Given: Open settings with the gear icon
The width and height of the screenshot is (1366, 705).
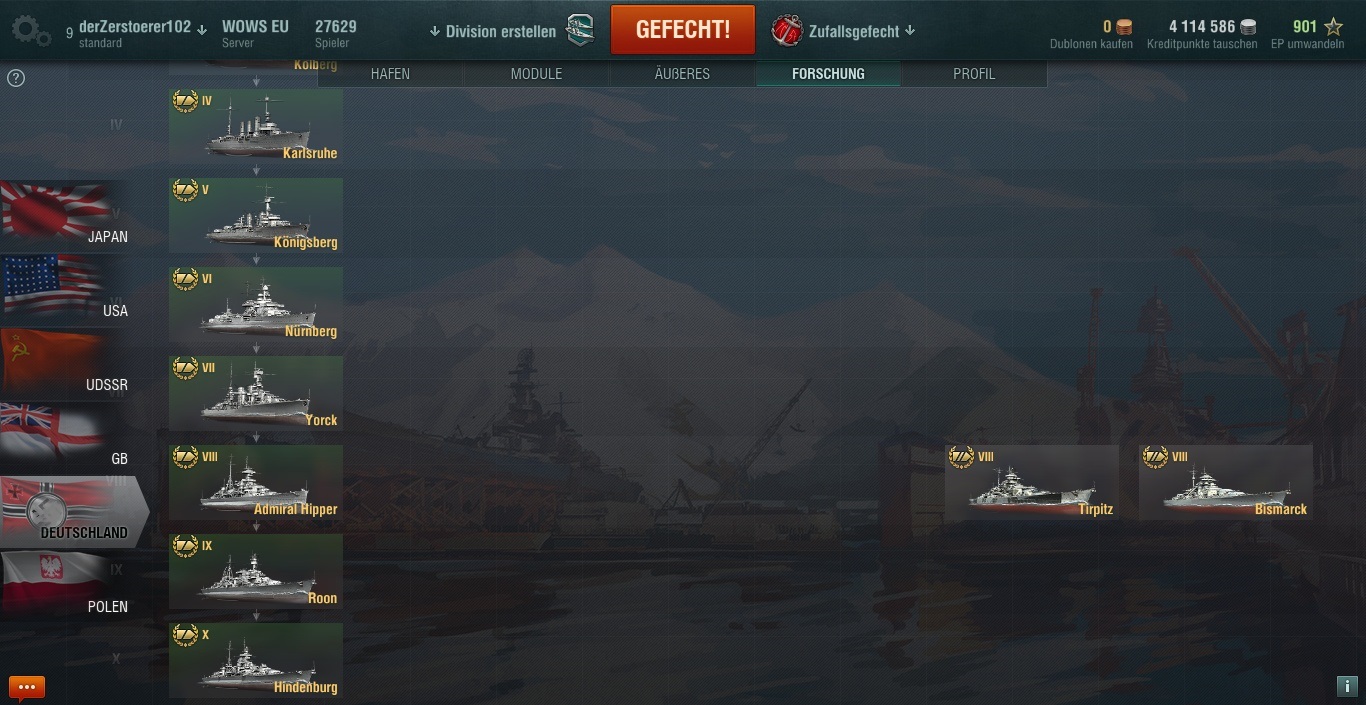Looking at the screenshot, I should 30,30.
